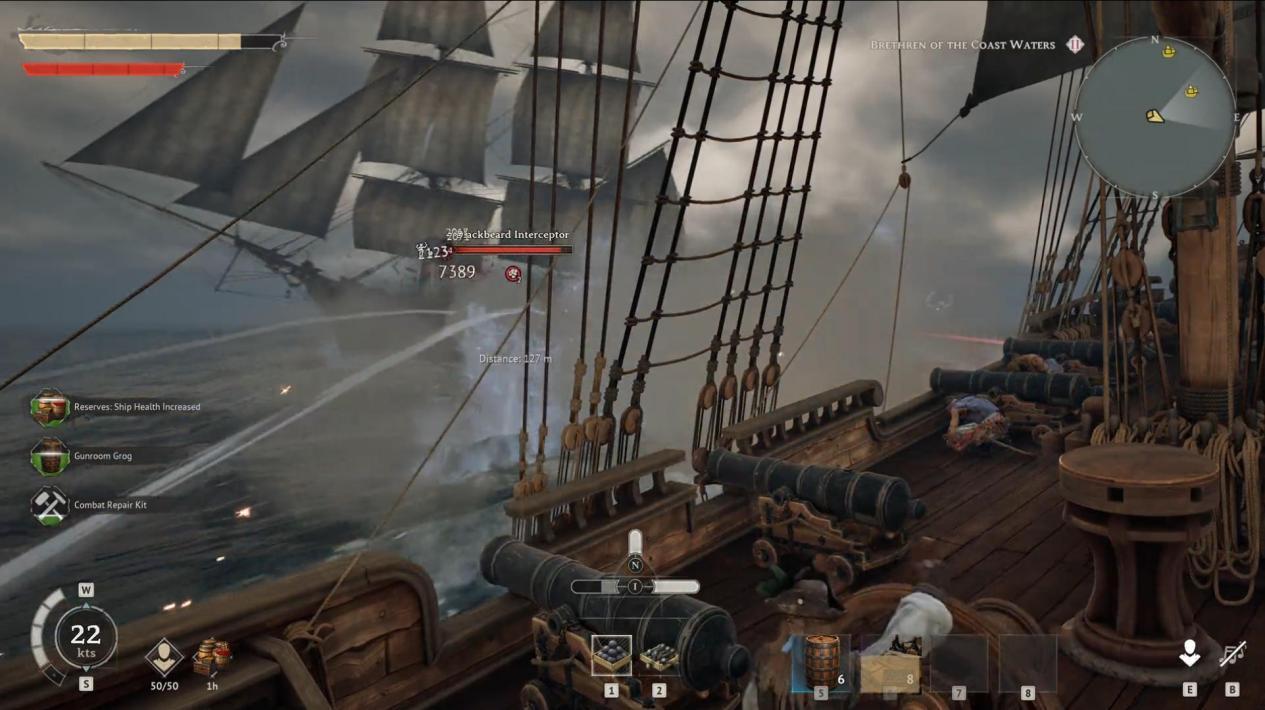Switch to the second ammo type slot
Viewport: 1265px width, 710px height.
[x=658, y=656]
